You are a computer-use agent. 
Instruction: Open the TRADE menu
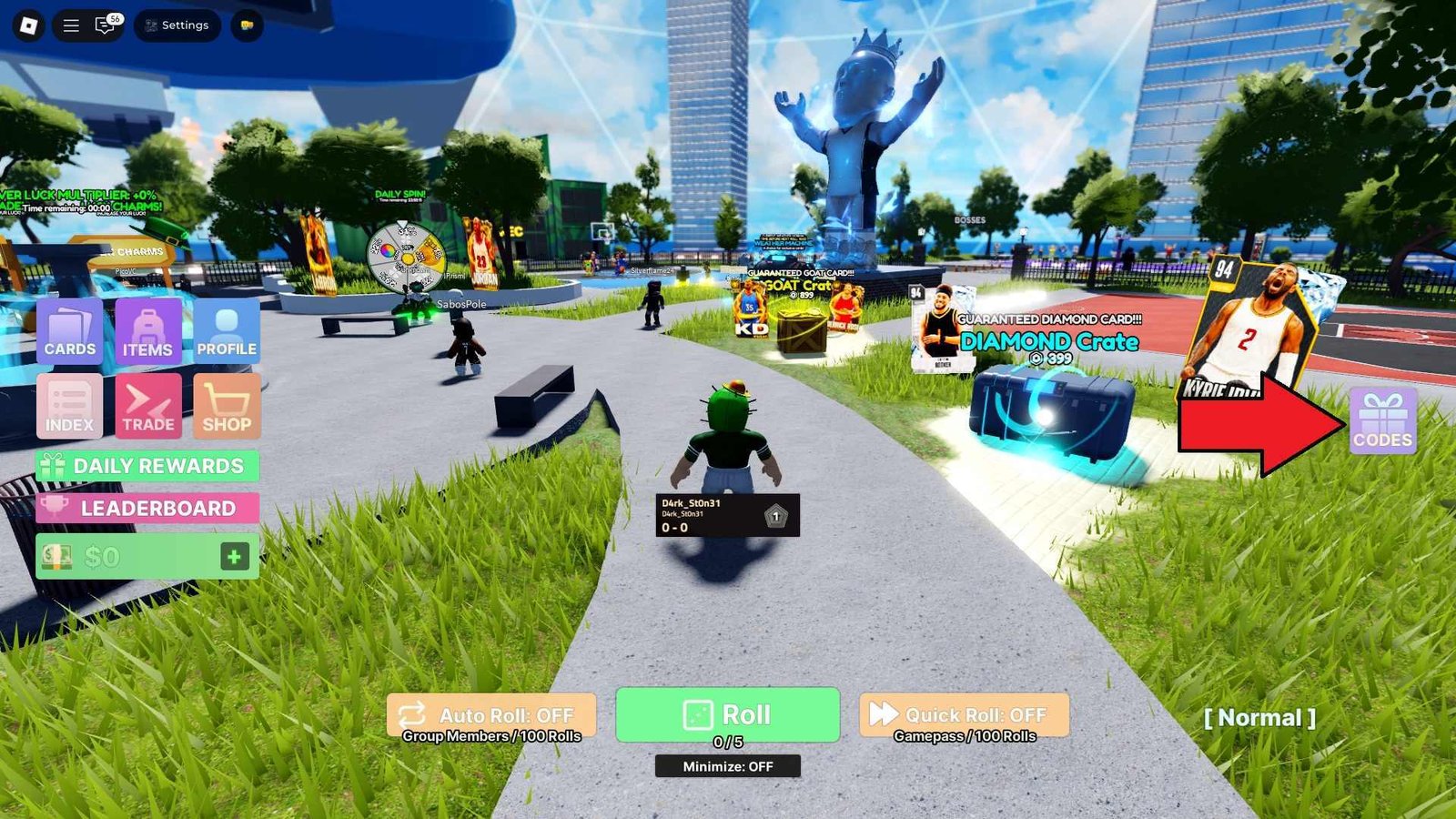147,407
